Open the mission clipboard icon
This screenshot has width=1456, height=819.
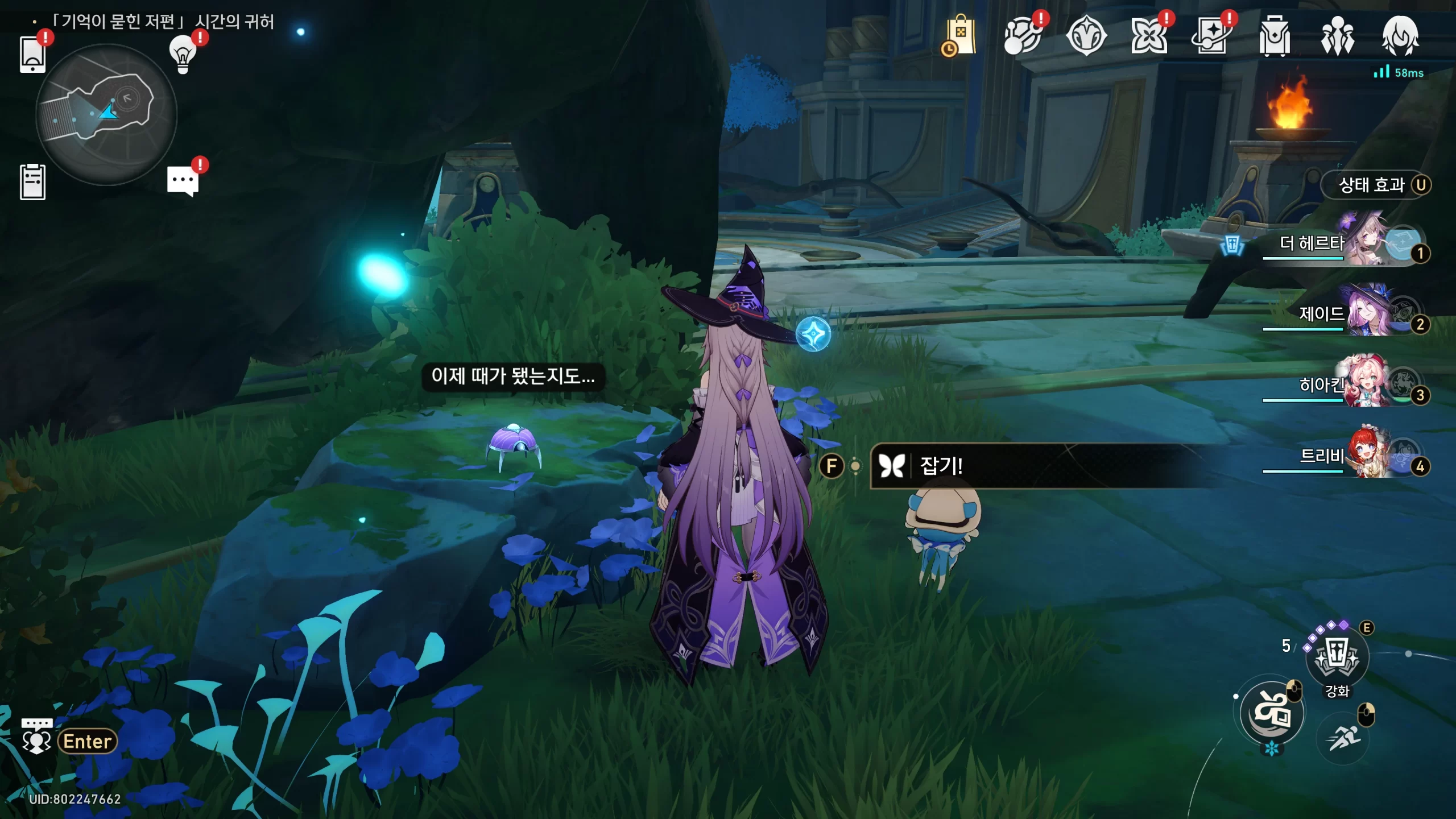pyautogui.click(x=32, y=182)
